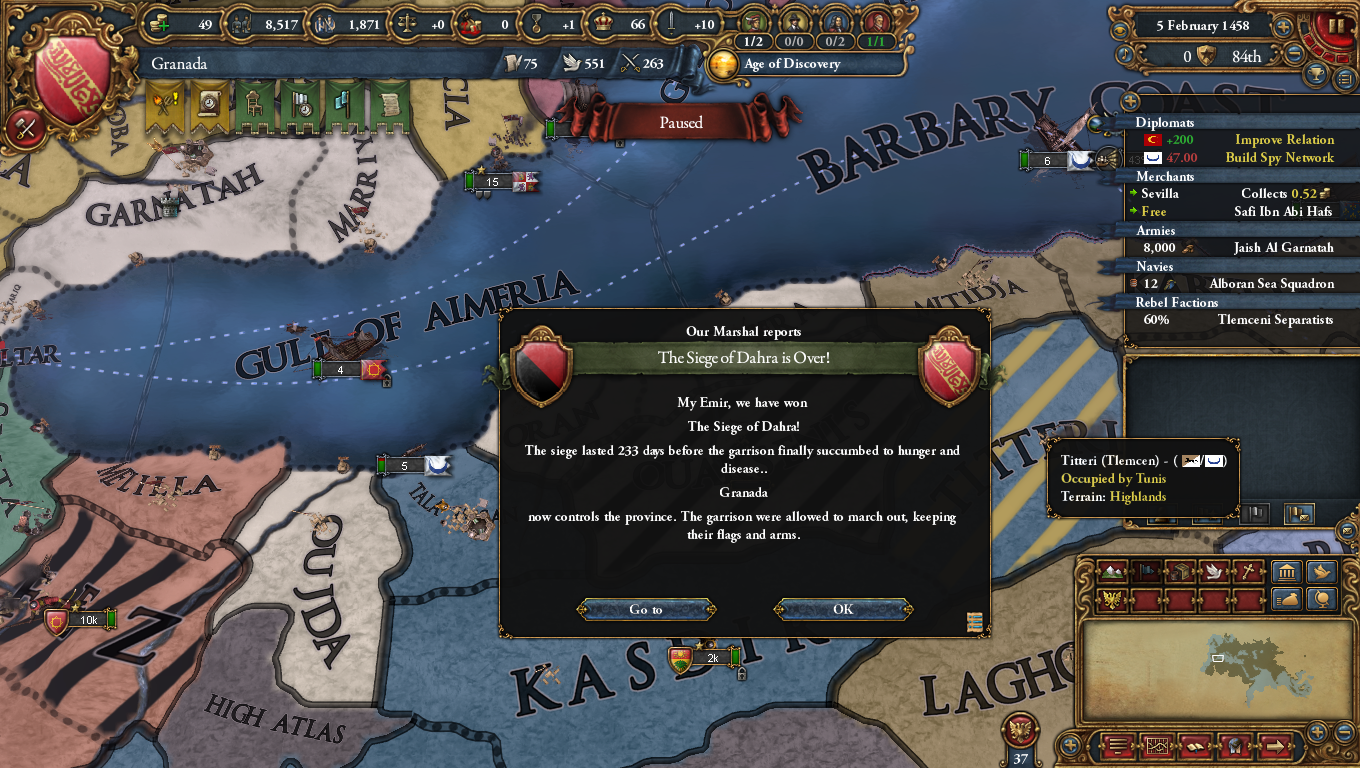Select the imperial eagle mapmode

[x=1112, y=598]
